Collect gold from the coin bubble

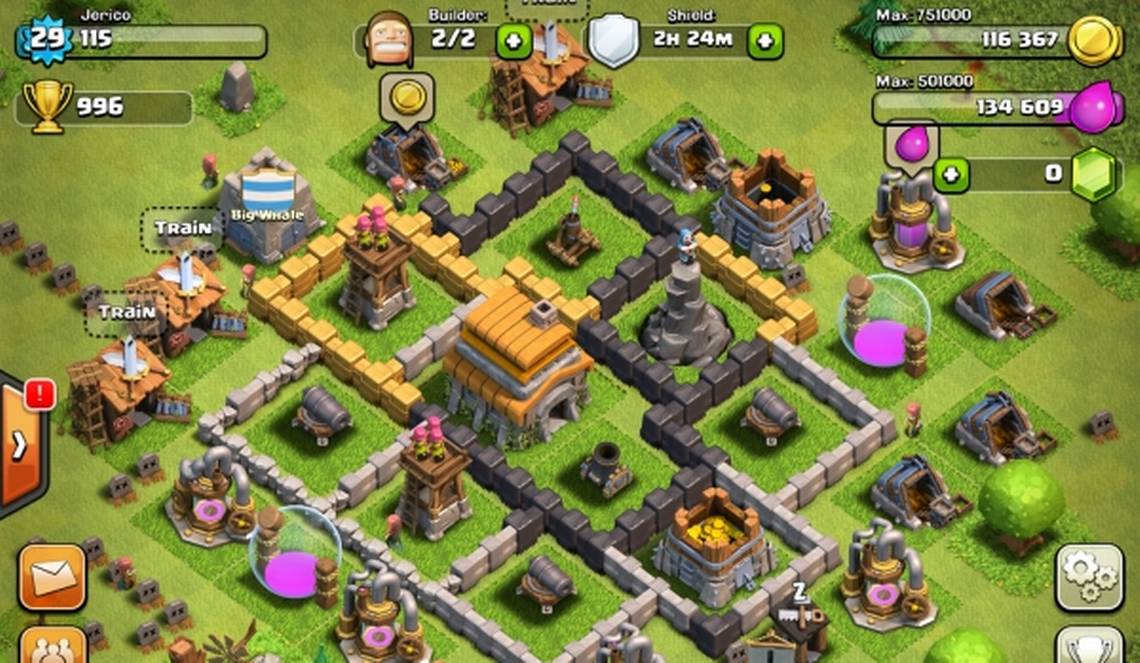pyautogui.click(x=407, y=98)
